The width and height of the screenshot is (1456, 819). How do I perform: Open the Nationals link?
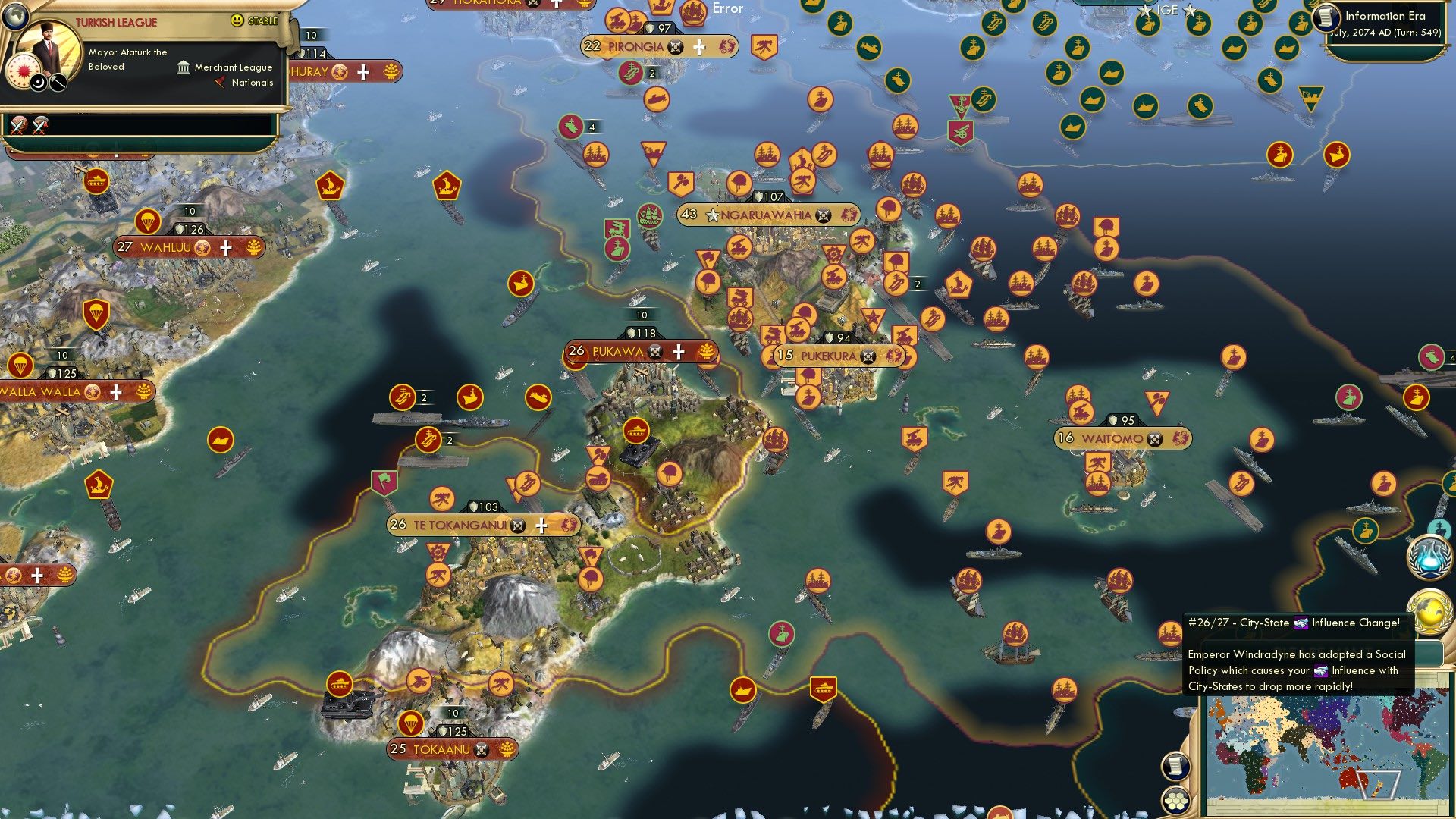pyautogui.click(x=250, y=83)
